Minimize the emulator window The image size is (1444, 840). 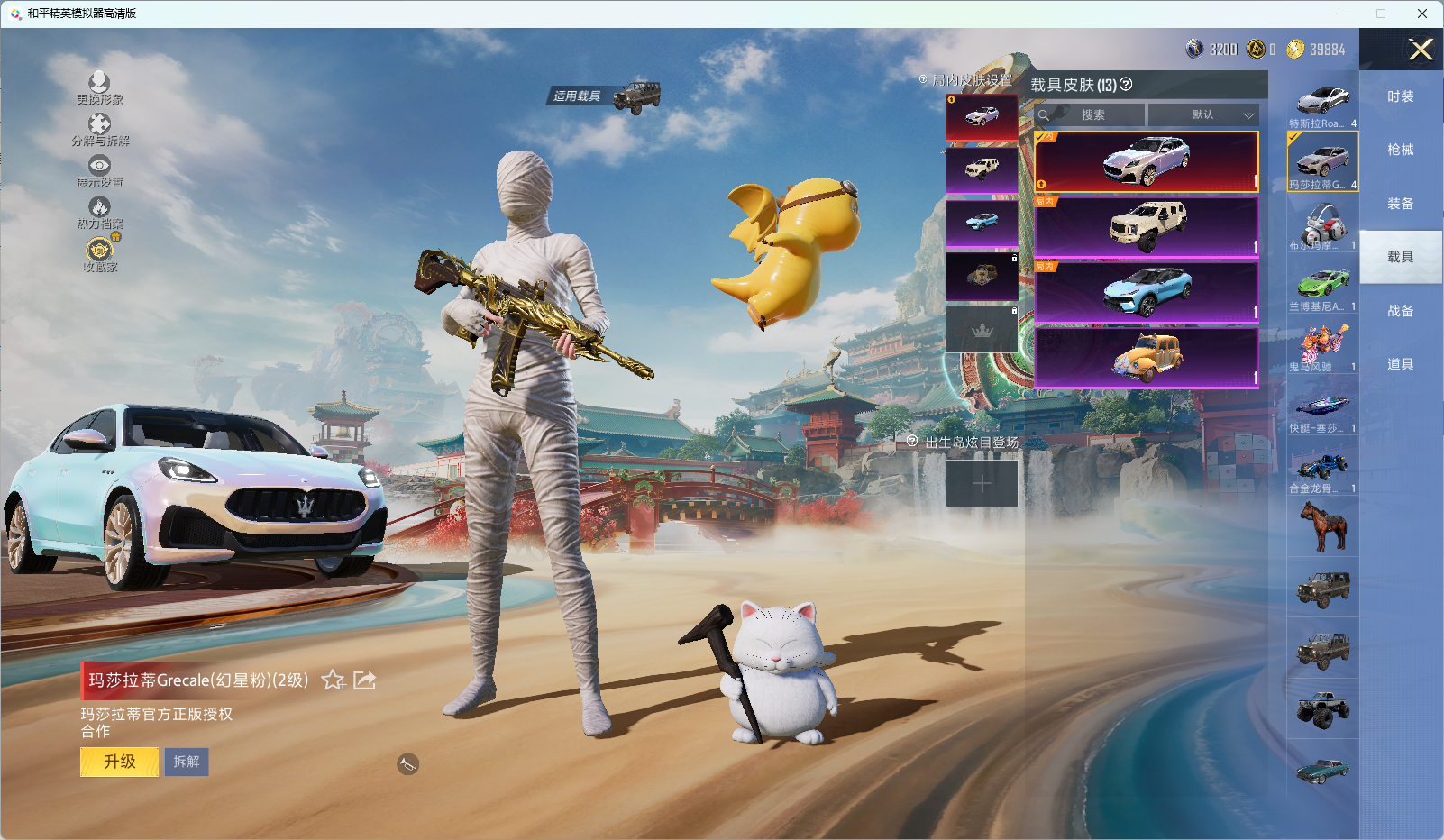(1340, 14)
